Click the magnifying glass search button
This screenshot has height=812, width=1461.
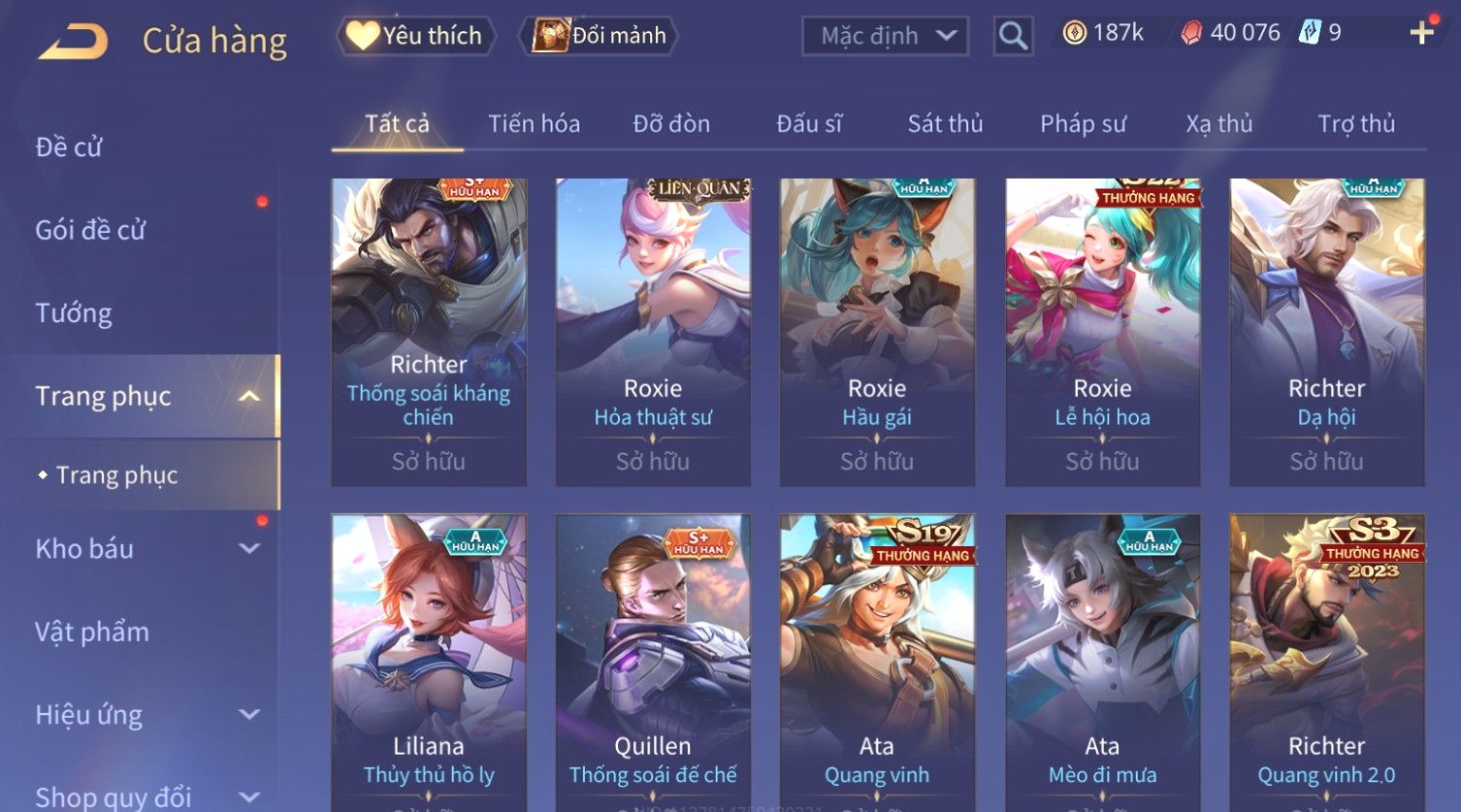click(x=1013, y=36)
